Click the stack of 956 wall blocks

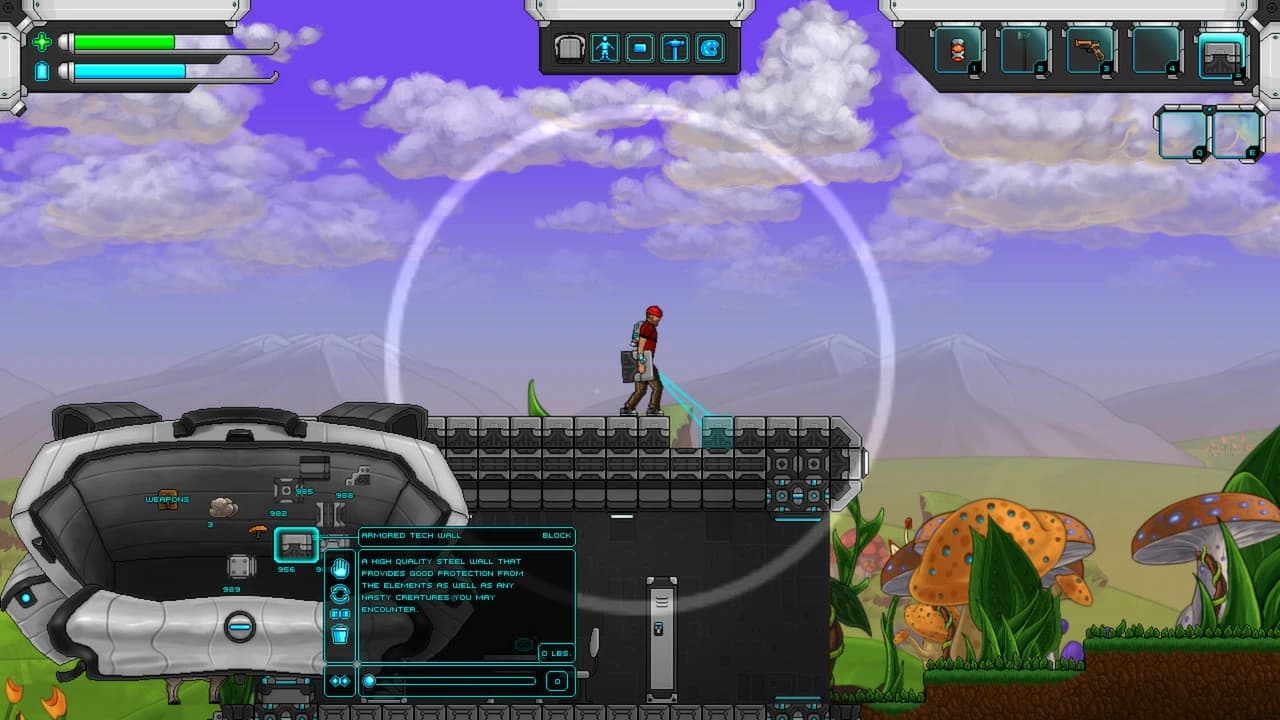click(x=296, y=545)
